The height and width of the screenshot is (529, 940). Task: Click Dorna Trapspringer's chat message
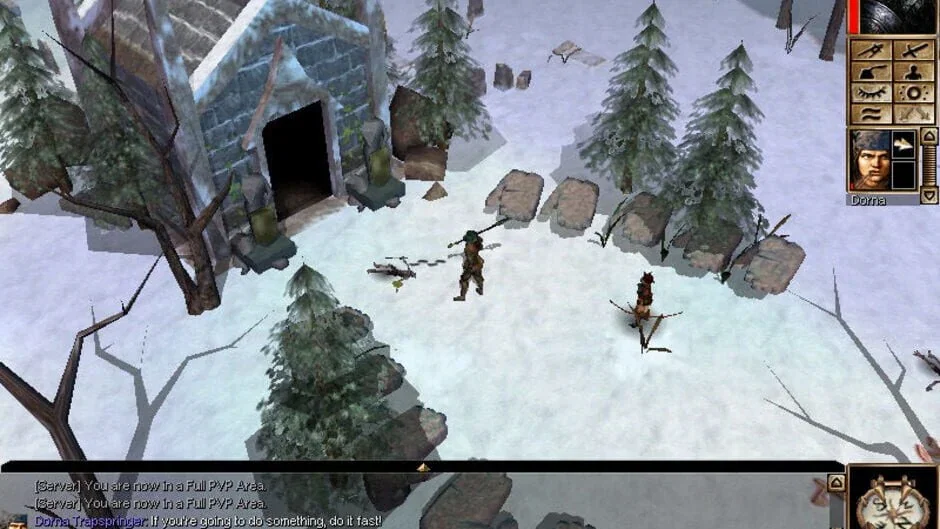[x=208, y=521]
